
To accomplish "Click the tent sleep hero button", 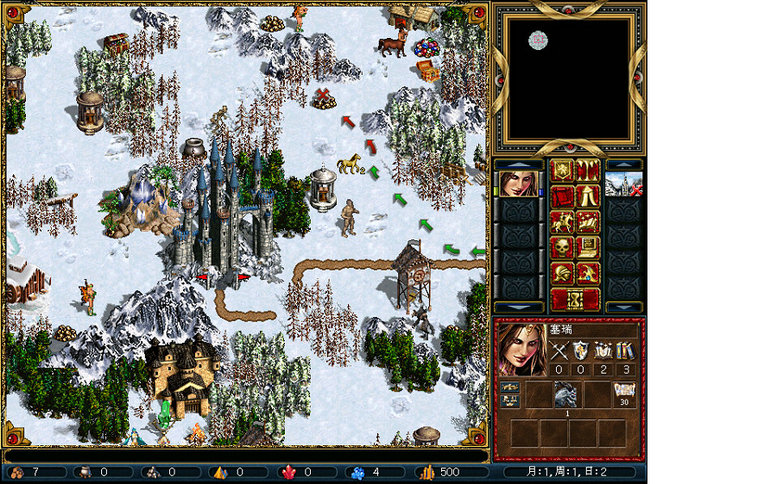I will tap(587, 196).
